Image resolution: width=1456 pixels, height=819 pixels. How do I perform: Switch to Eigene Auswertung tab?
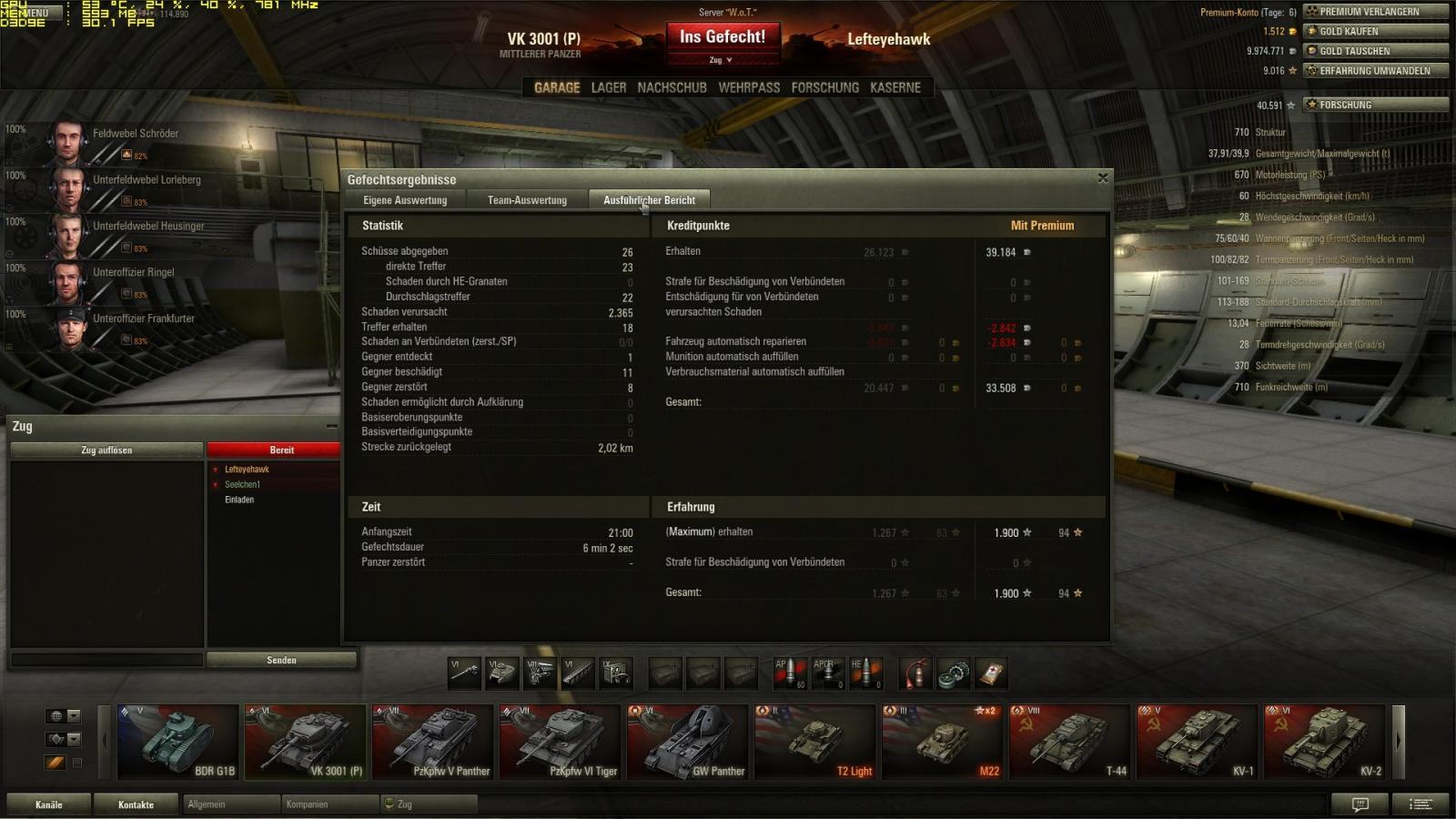tap(405, 200)
